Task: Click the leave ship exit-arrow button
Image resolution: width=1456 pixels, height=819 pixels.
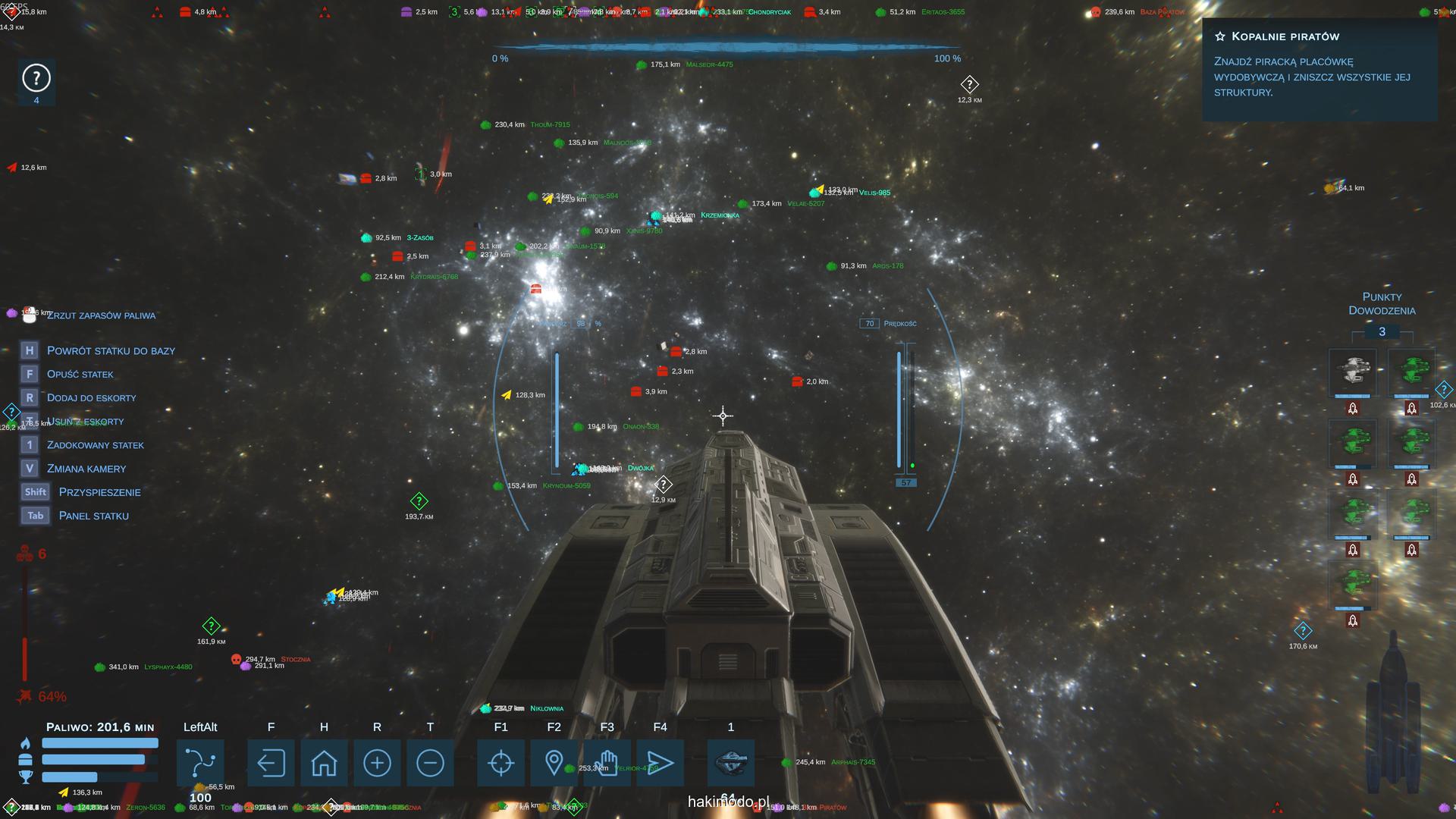Action: click(x=271, y=762)
